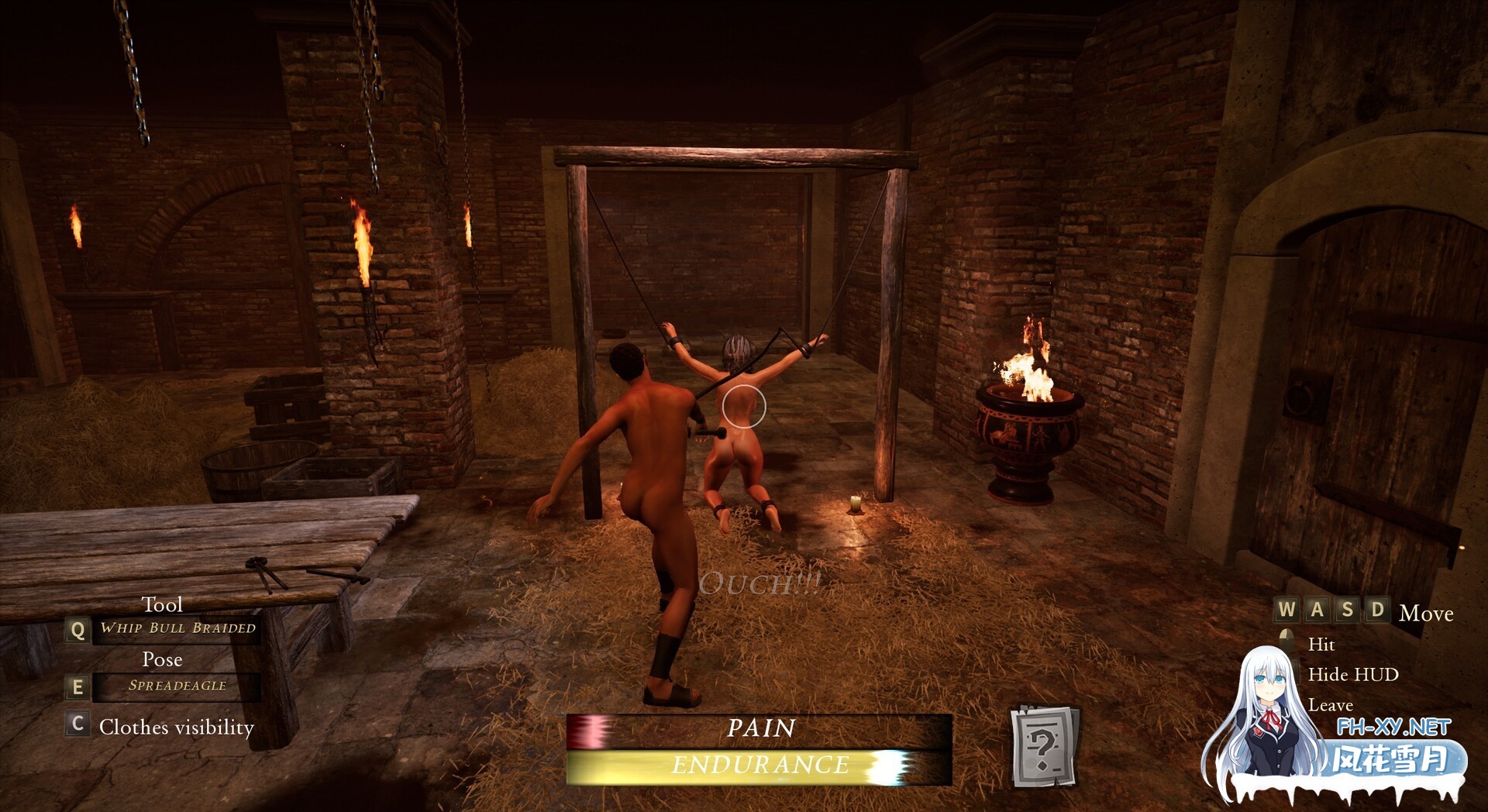This screenshot has height=812, width=1488.
Task: Click the red PAIN meter panel
Action: [758, 729]
